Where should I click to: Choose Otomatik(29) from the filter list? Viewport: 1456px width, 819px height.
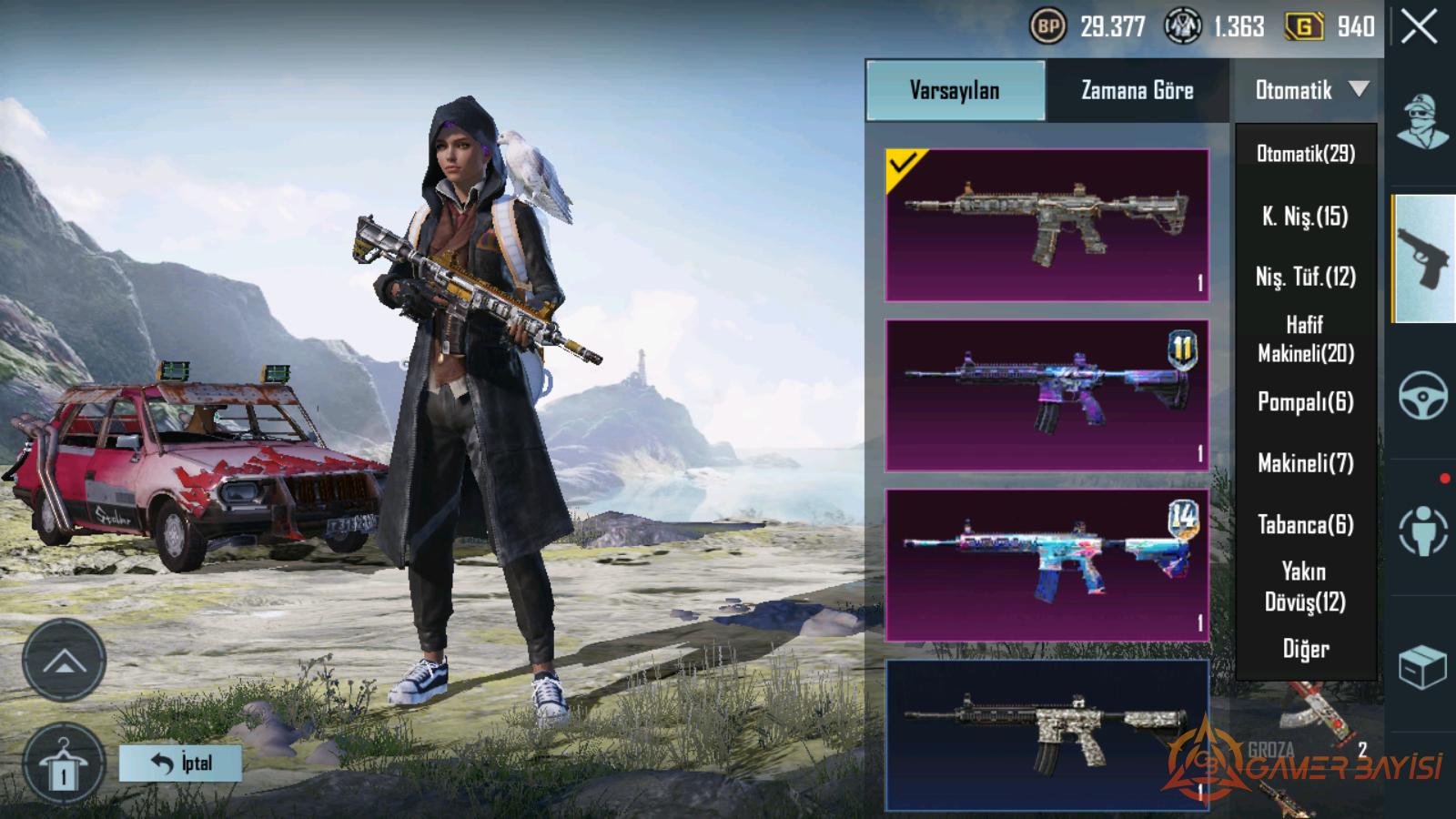(x=1305, y=154)
